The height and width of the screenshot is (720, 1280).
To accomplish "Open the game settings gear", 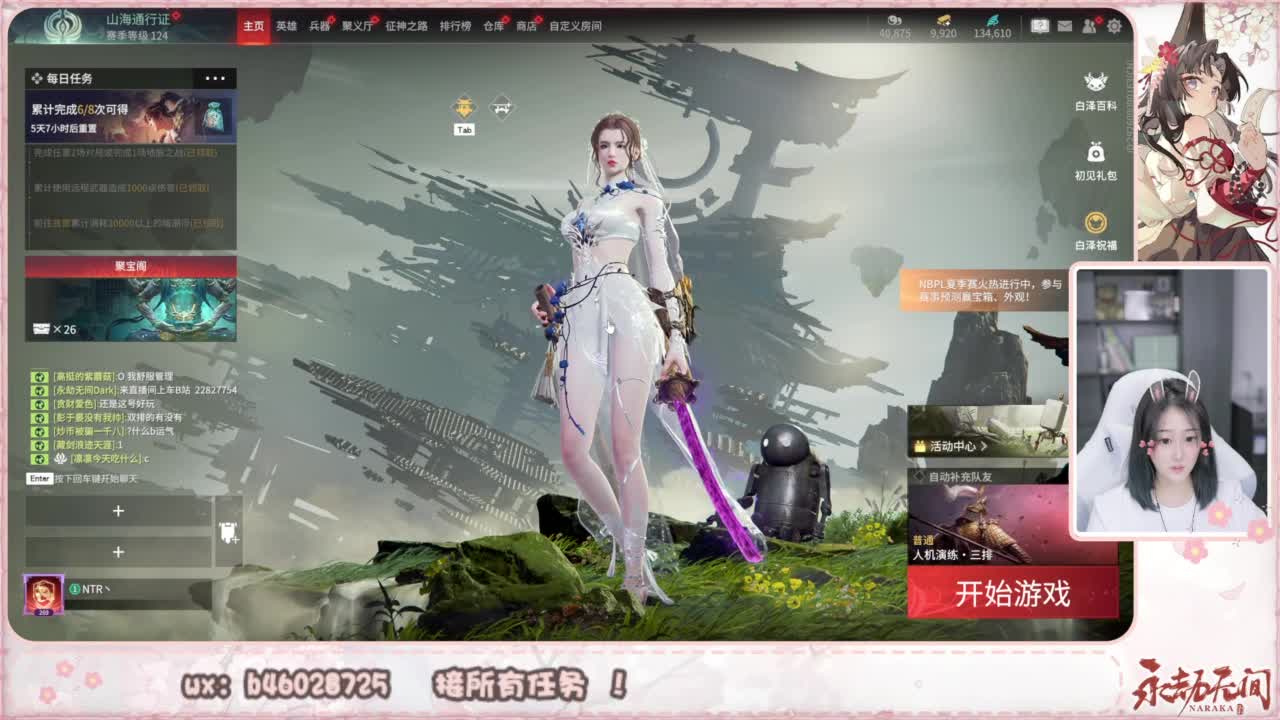I will pyautogui.click(x=1113, y=25).
